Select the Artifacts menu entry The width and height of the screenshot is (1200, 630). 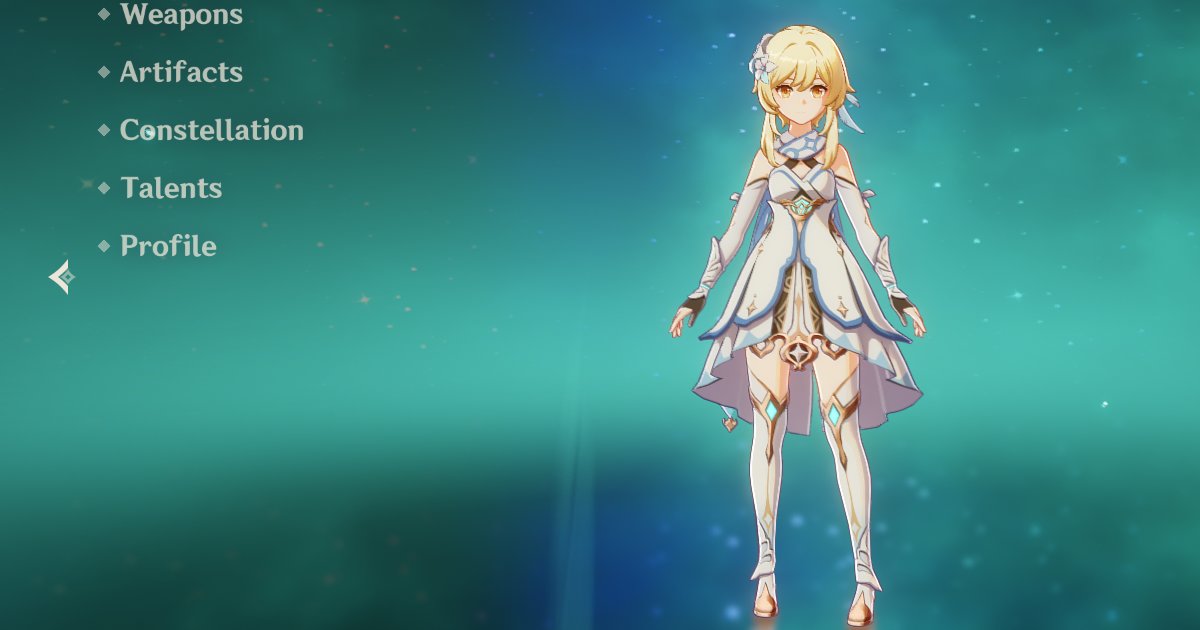pyautogui.click(x=181, y=72)
